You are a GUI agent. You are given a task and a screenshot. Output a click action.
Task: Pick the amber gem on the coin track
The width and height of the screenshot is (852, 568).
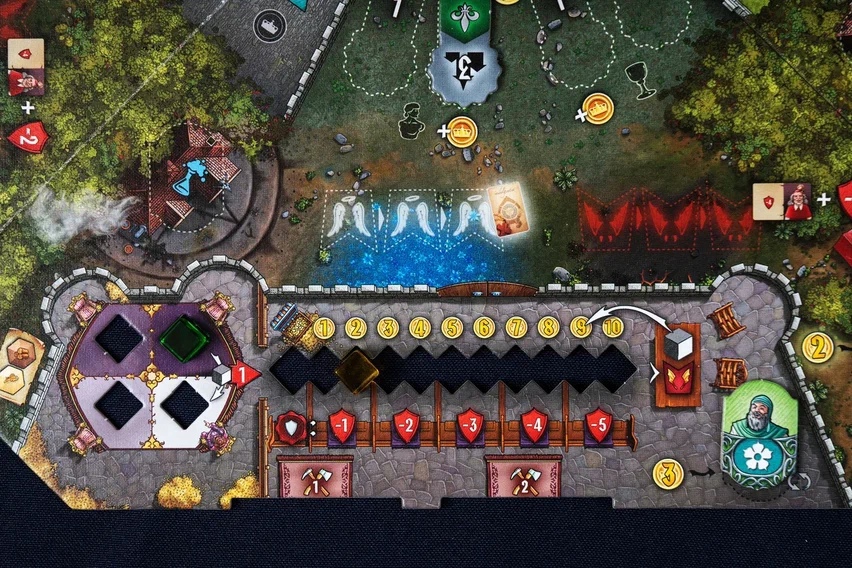356,371
